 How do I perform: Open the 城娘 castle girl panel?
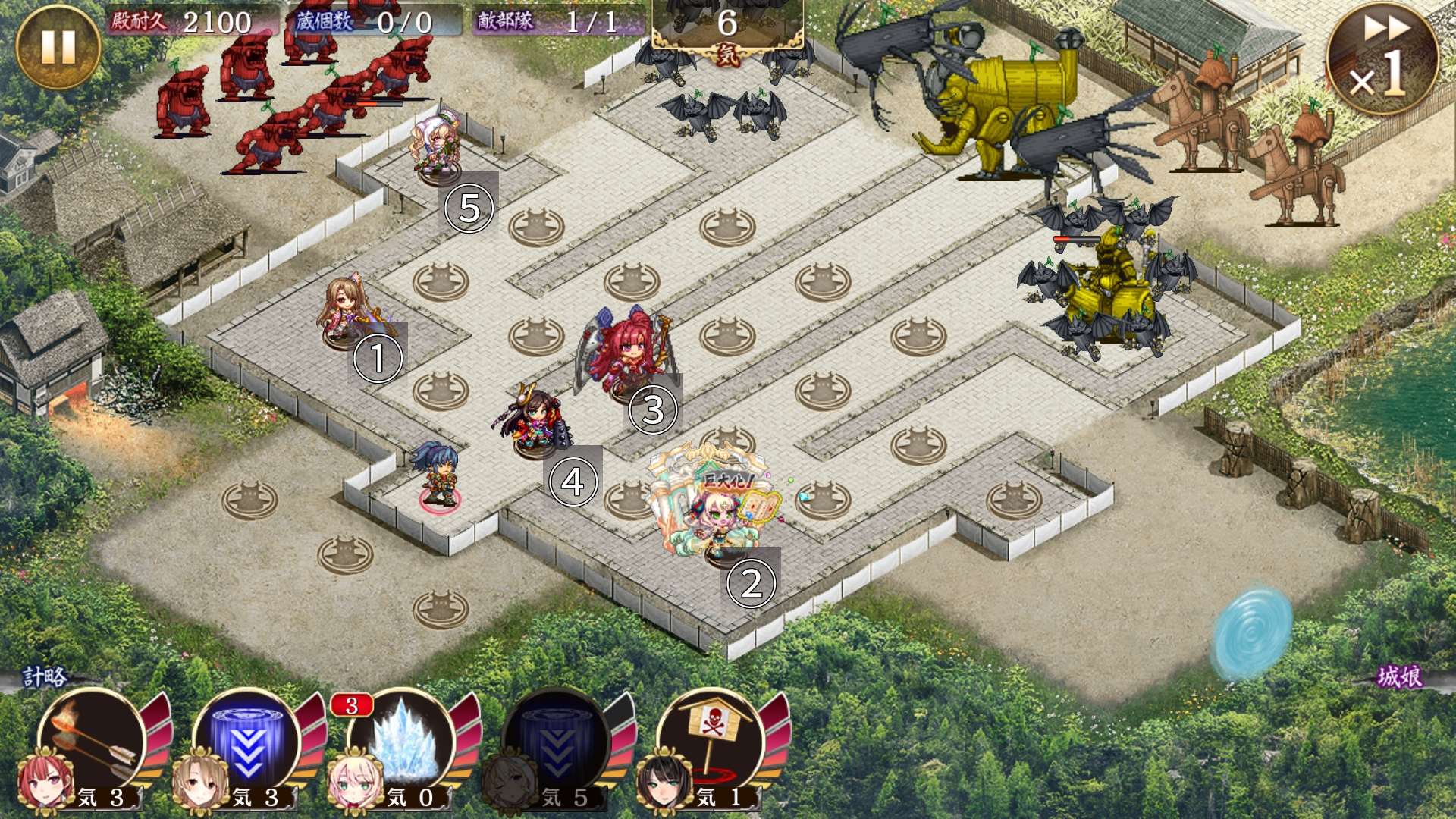click(1400, 676)
